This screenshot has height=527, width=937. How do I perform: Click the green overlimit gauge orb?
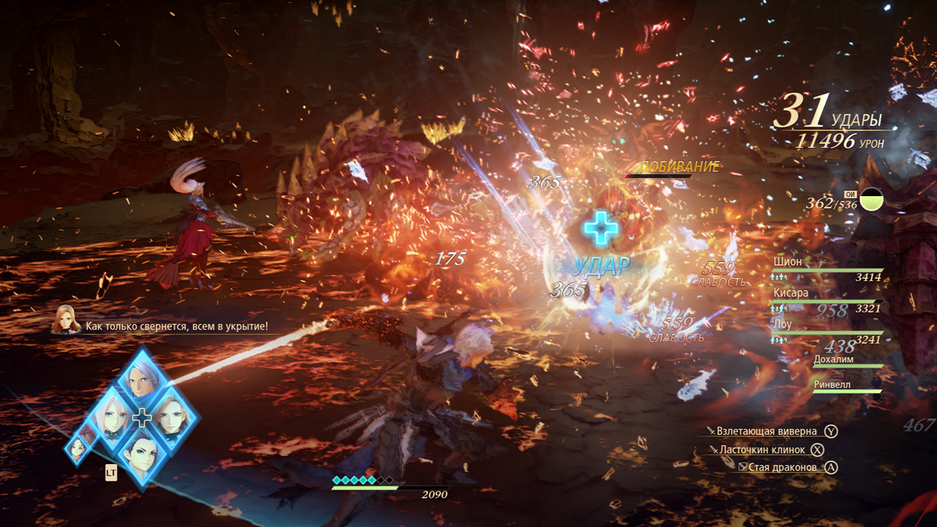(872, 199)
